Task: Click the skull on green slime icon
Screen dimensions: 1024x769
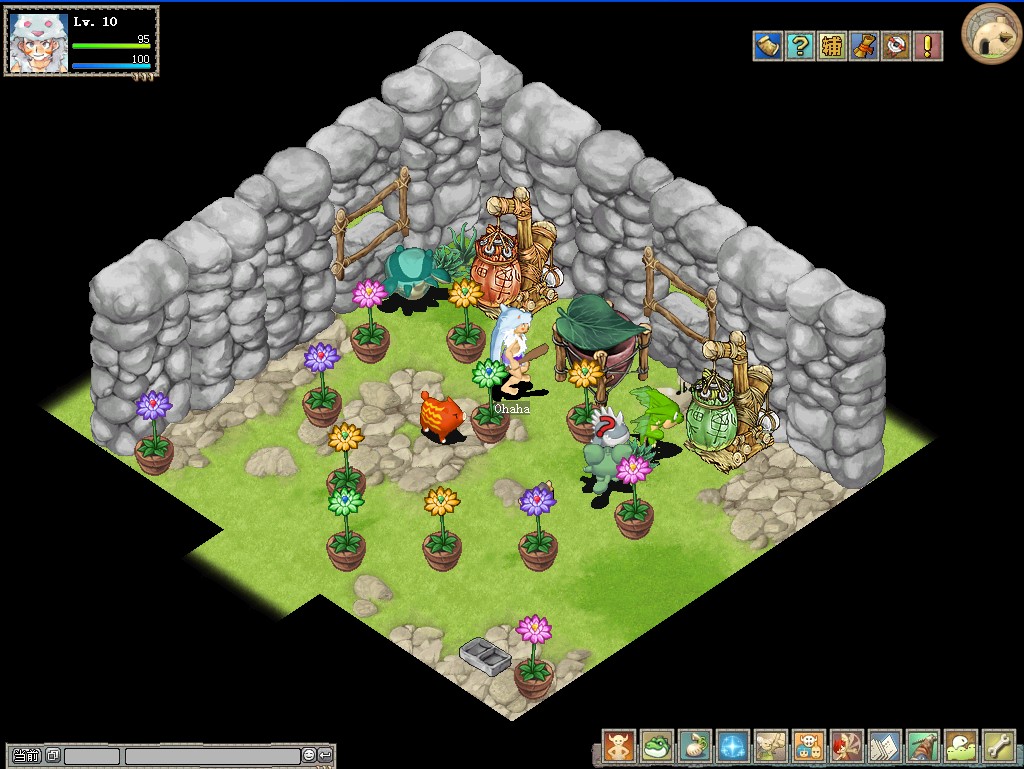Action: pos(961,746)
